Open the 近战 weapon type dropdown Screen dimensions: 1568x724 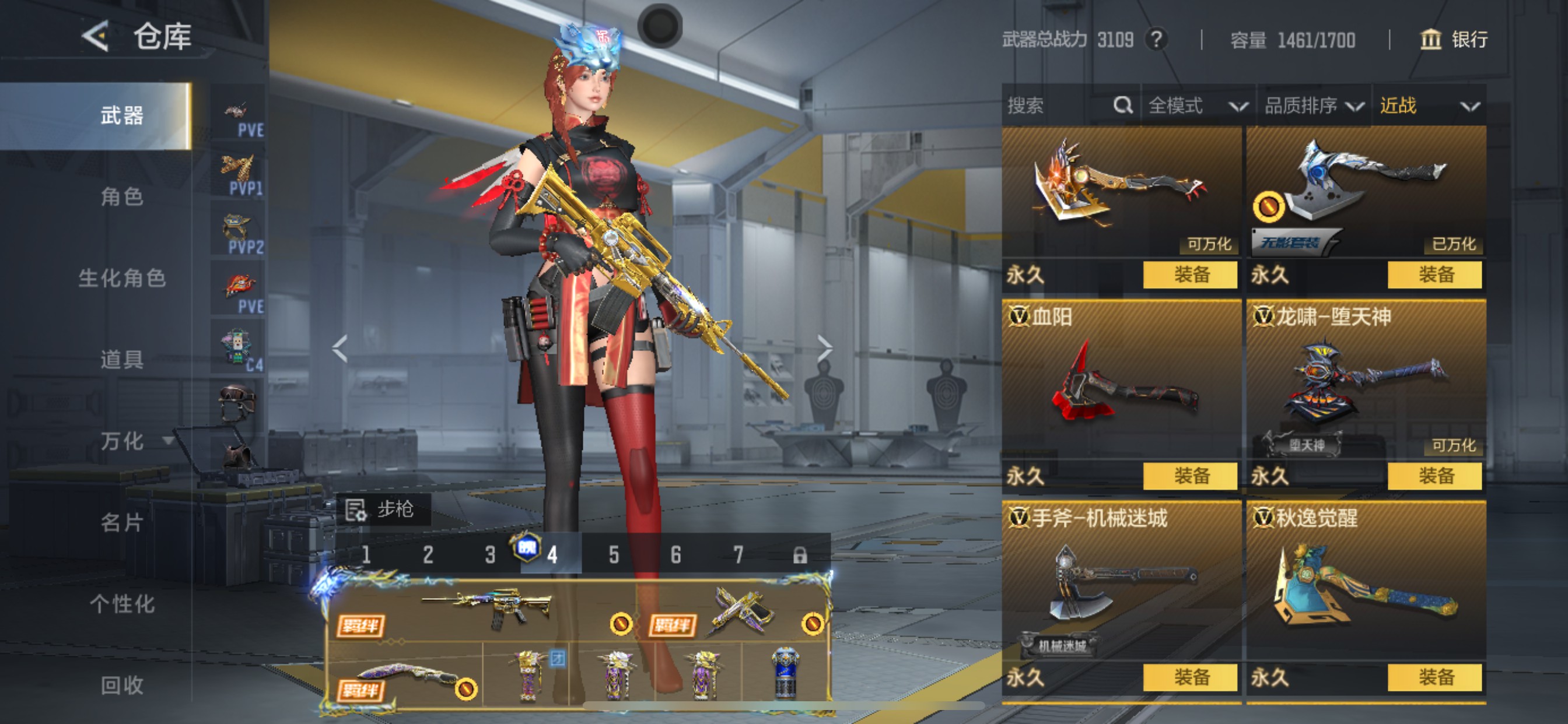[1428, 106]
